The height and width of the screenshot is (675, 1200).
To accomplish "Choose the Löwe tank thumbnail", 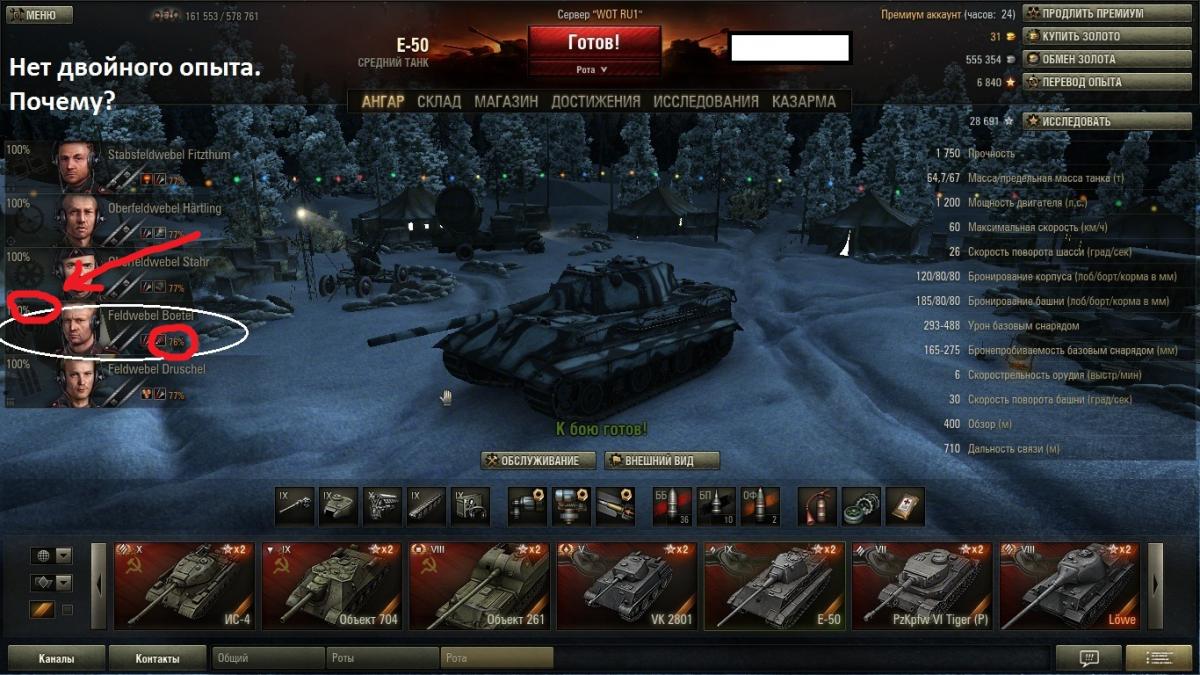I will tap(1070, 586).
